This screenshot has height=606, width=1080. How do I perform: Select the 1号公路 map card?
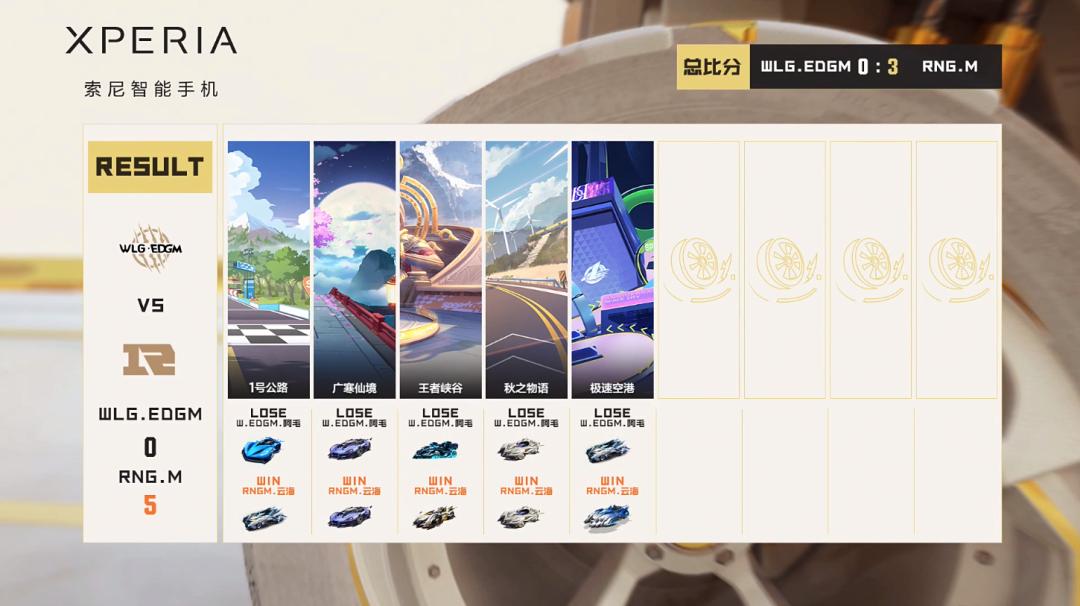[x=268, y=269]
